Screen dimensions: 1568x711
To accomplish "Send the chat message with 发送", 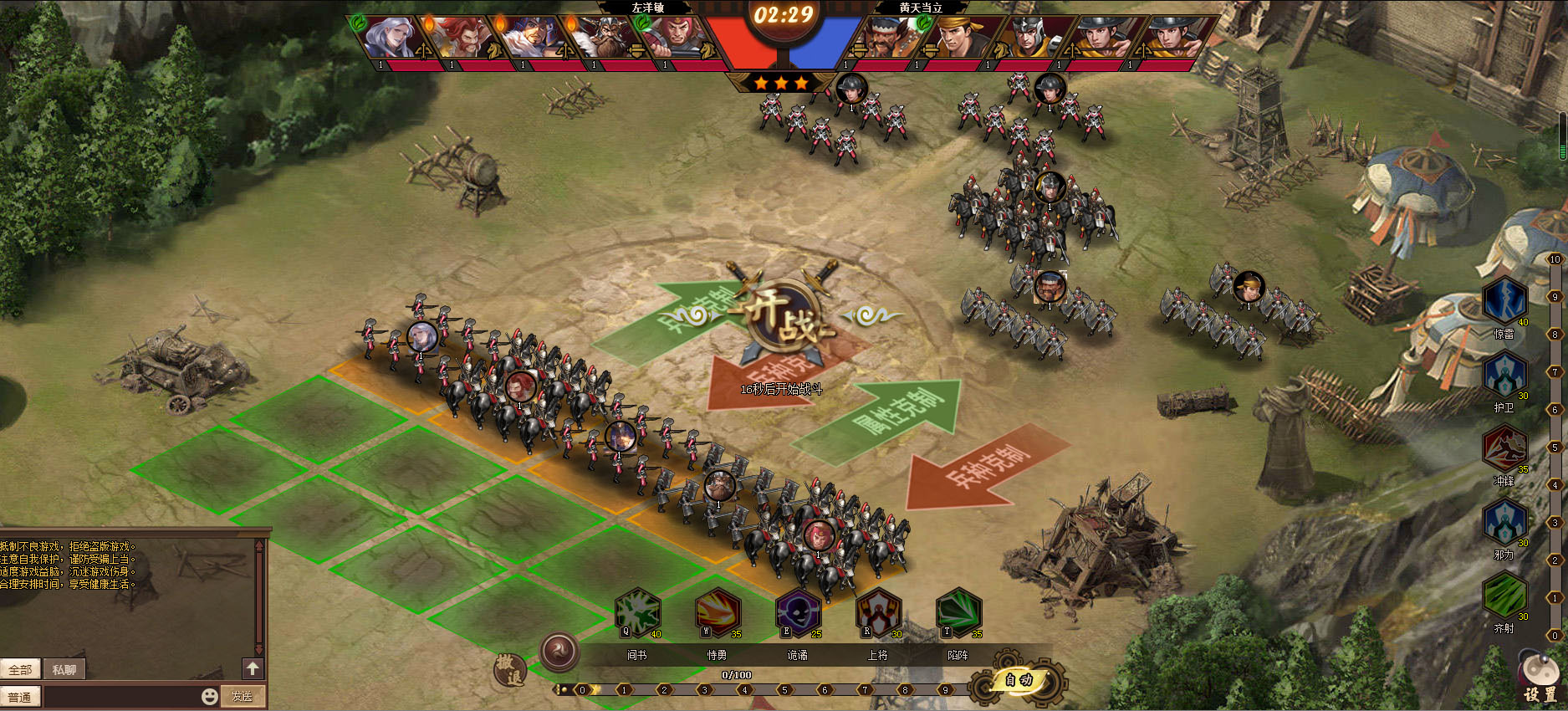I will [x=243, y=696].
